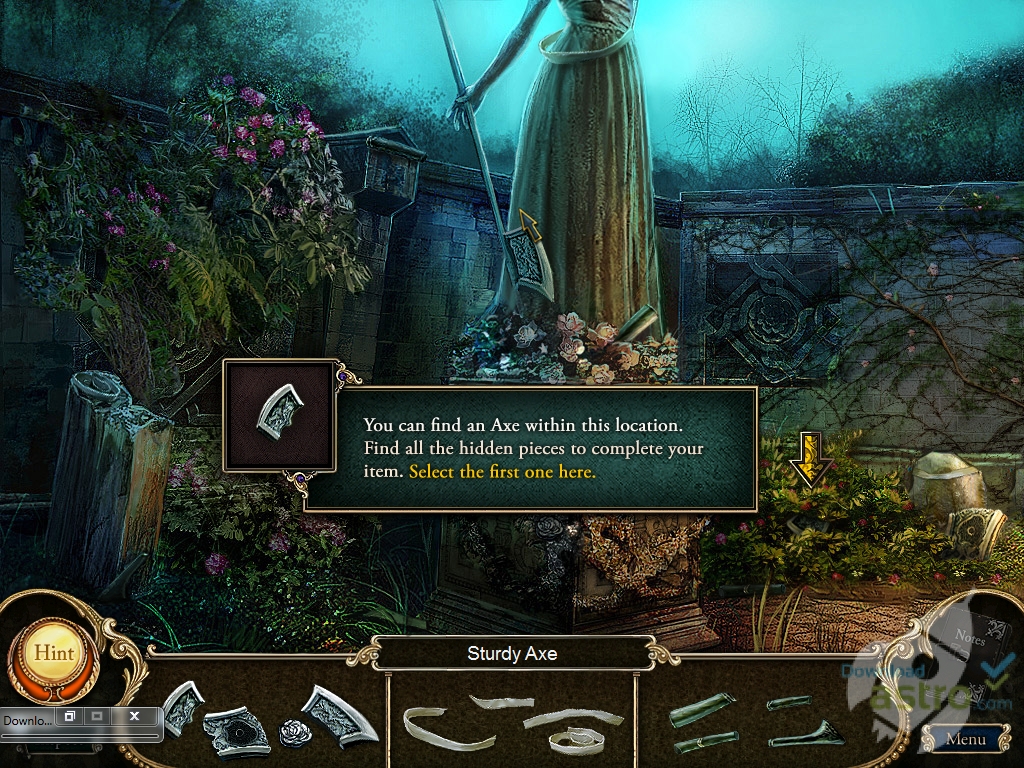Open the game Menu

coord(965,740)
